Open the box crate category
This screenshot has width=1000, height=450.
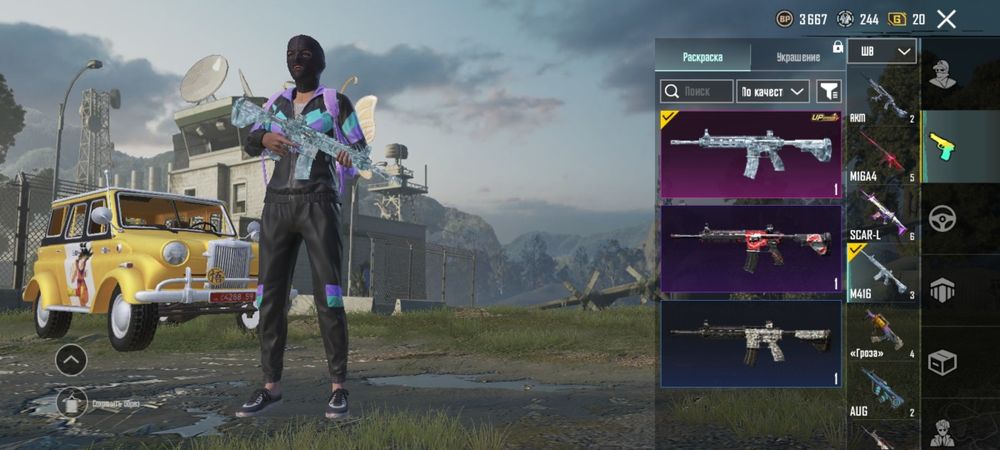942,362
